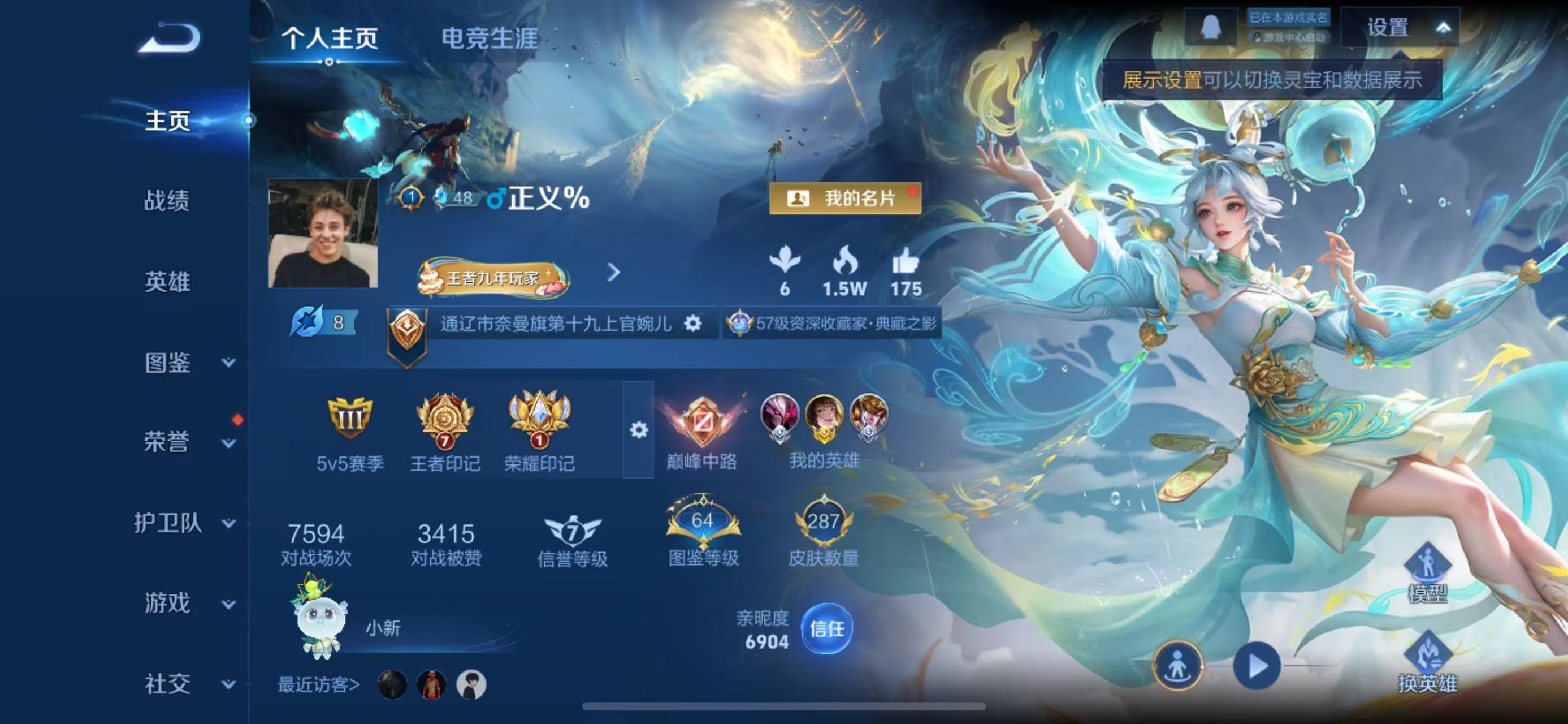Open rank display settings via gear icon
The width and height of the screenshot is (1568, 724).
coord(639,430)
